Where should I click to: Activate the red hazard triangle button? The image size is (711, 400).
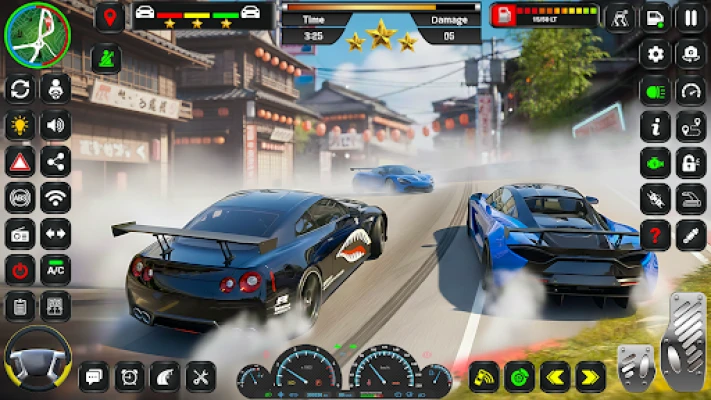[19, 161]
